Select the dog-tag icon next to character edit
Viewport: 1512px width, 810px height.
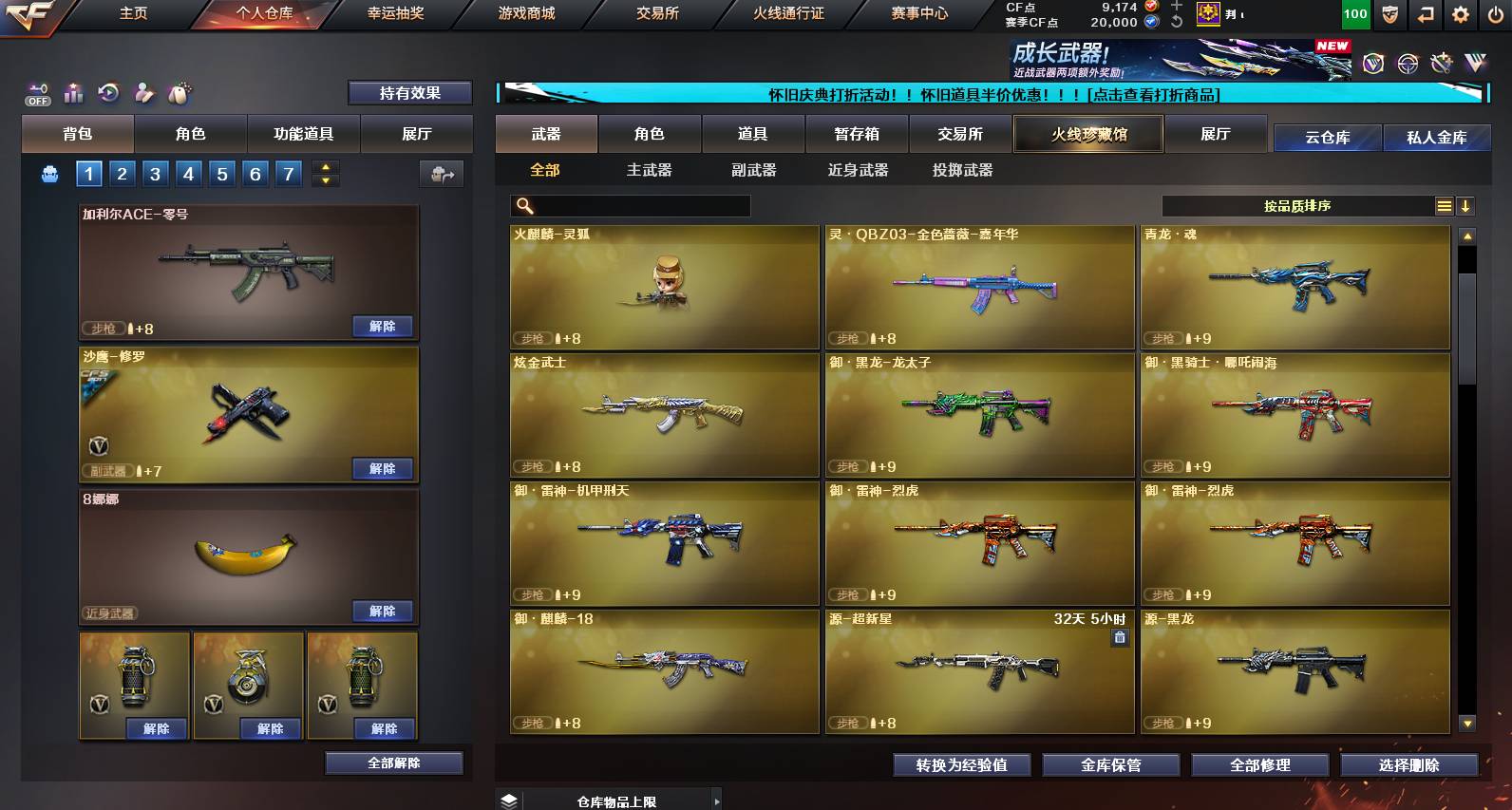click(179, 93)
